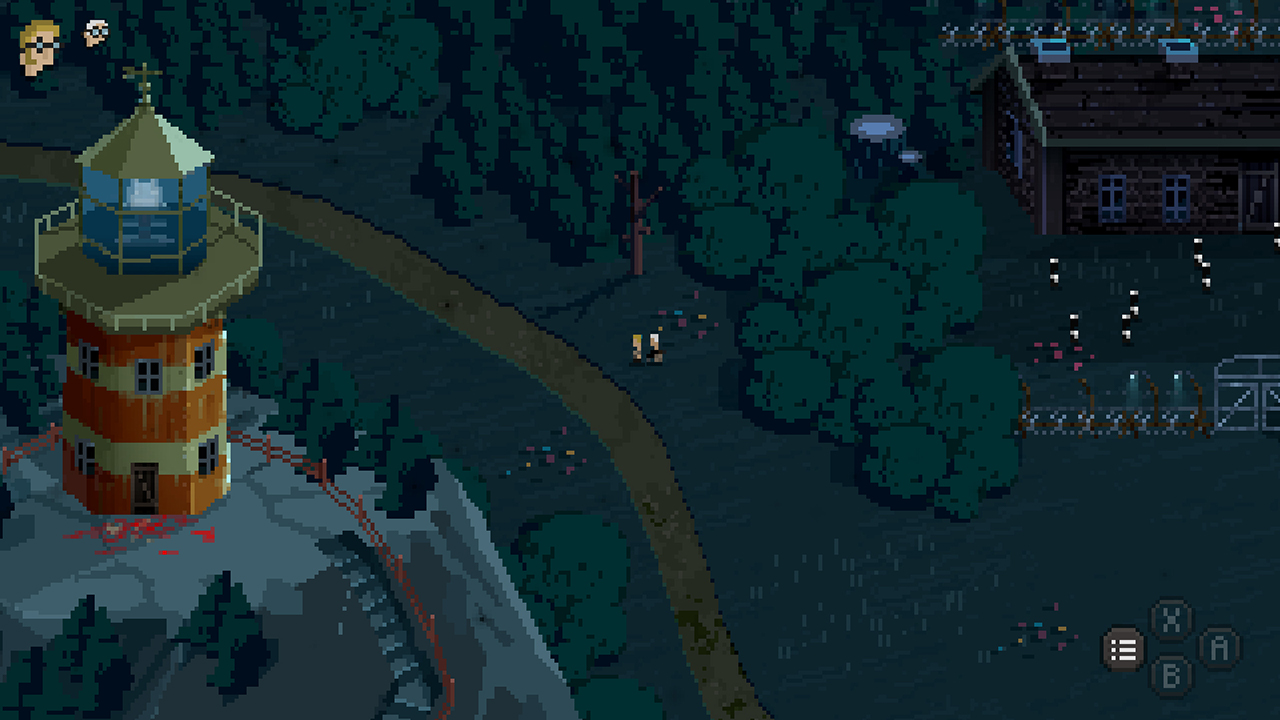Click the dark wooden building's door
Viewport: 1280px width, 720px height.
tap(1258, 200)
